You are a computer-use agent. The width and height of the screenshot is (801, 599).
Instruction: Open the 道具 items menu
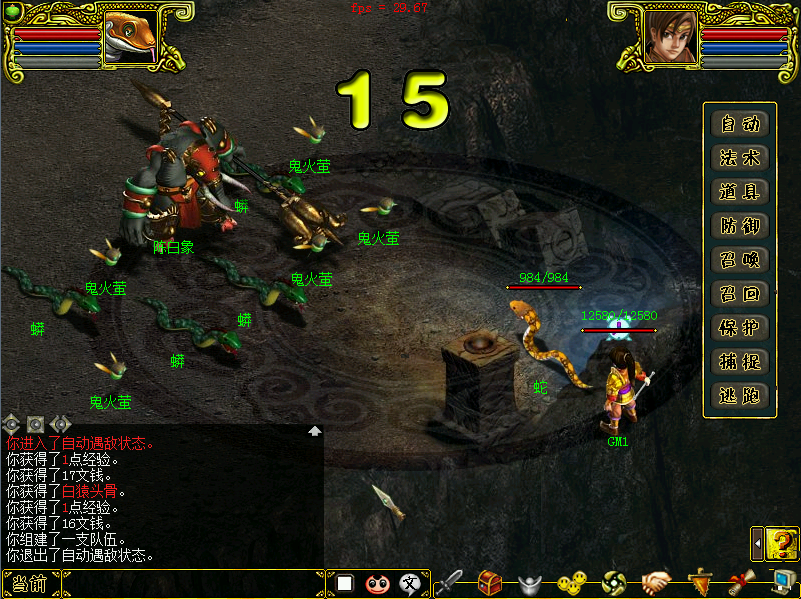point(740,192)
